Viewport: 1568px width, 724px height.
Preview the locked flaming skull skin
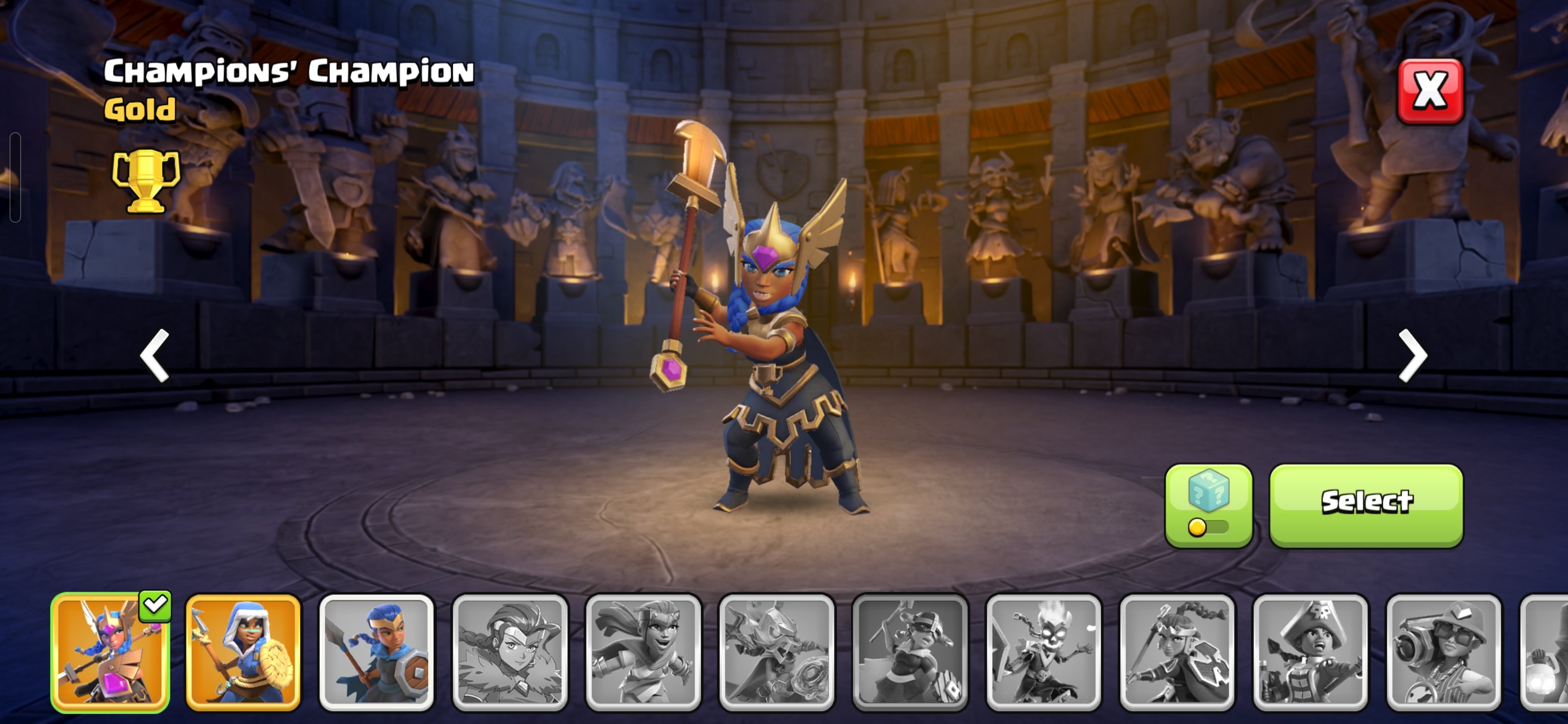[x=1043, y=652]
